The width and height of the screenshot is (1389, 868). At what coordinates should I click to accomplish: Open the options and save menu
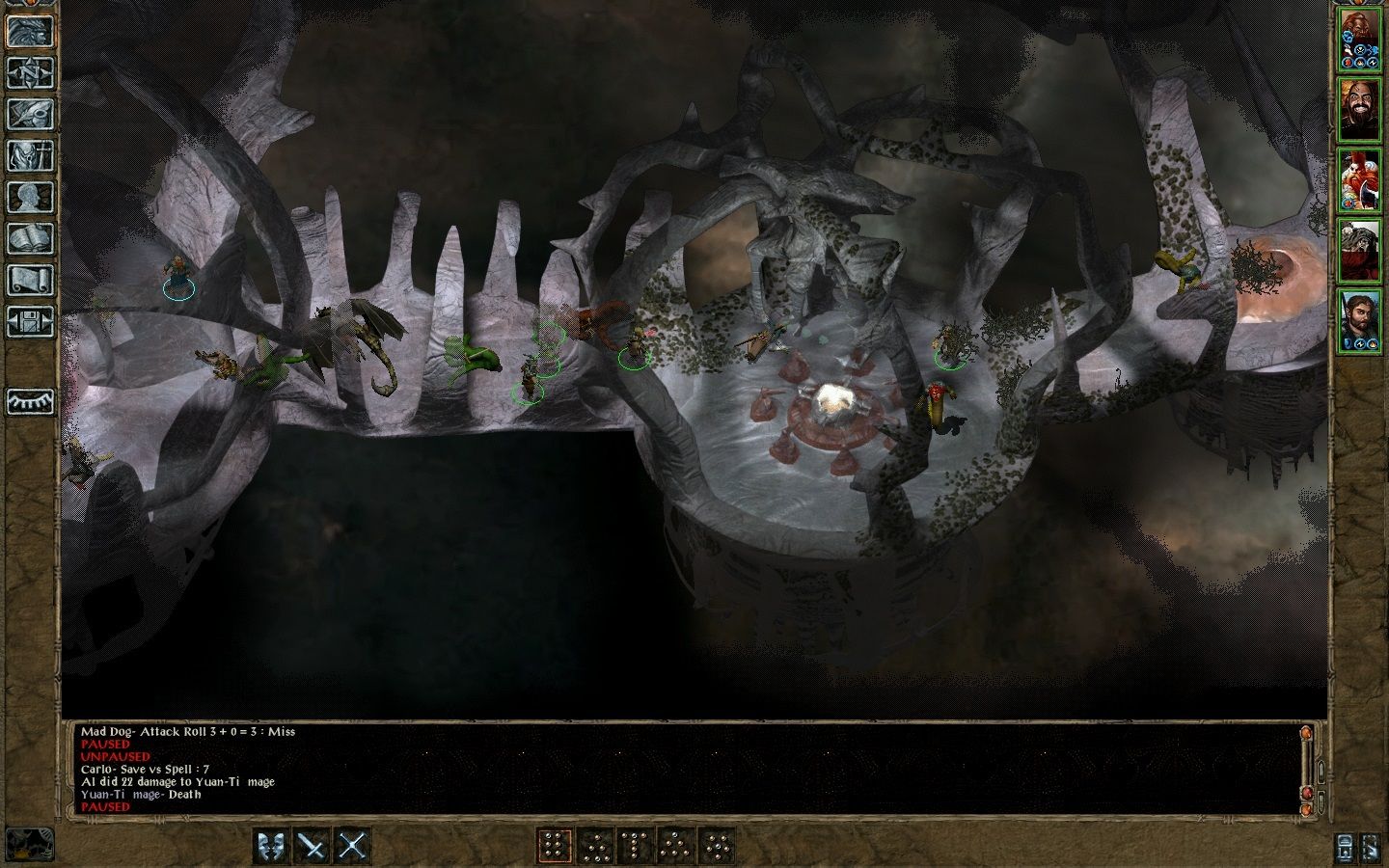[x=30, y=321]
